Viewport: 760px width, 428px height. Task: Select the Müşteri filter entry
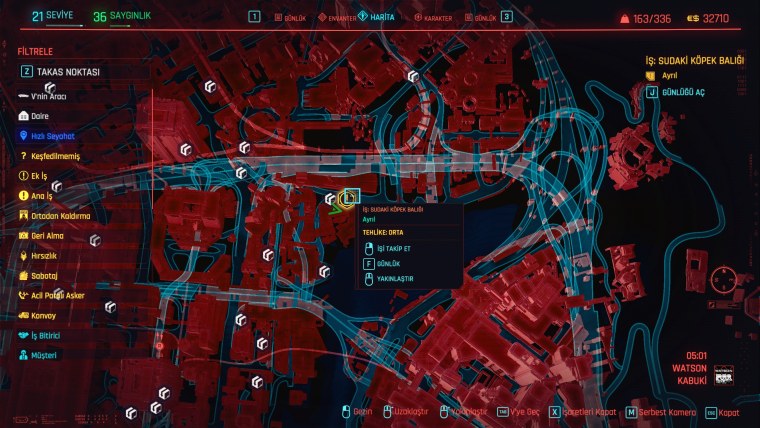coord(44,355)
